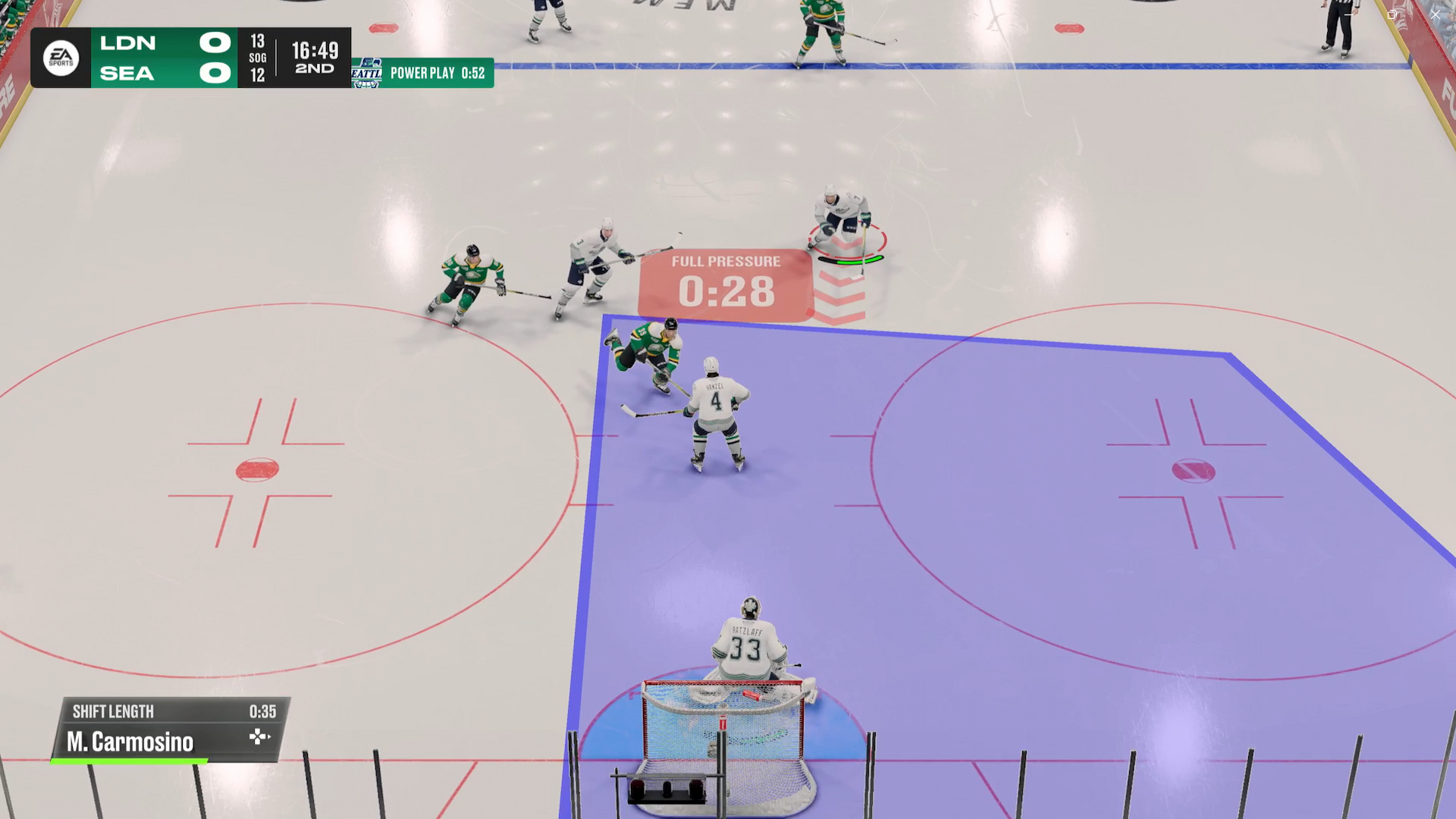Screen dimensions: 1456x819
Task: Select the Seattle Thunderbirds logo
Action: (x=369, y=72)
